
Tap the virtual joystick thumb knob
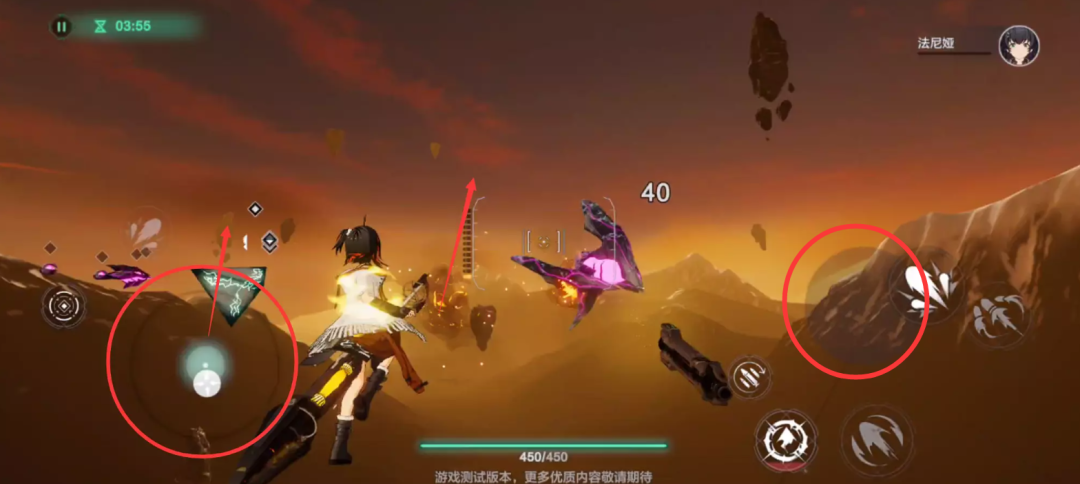(206, 383)
